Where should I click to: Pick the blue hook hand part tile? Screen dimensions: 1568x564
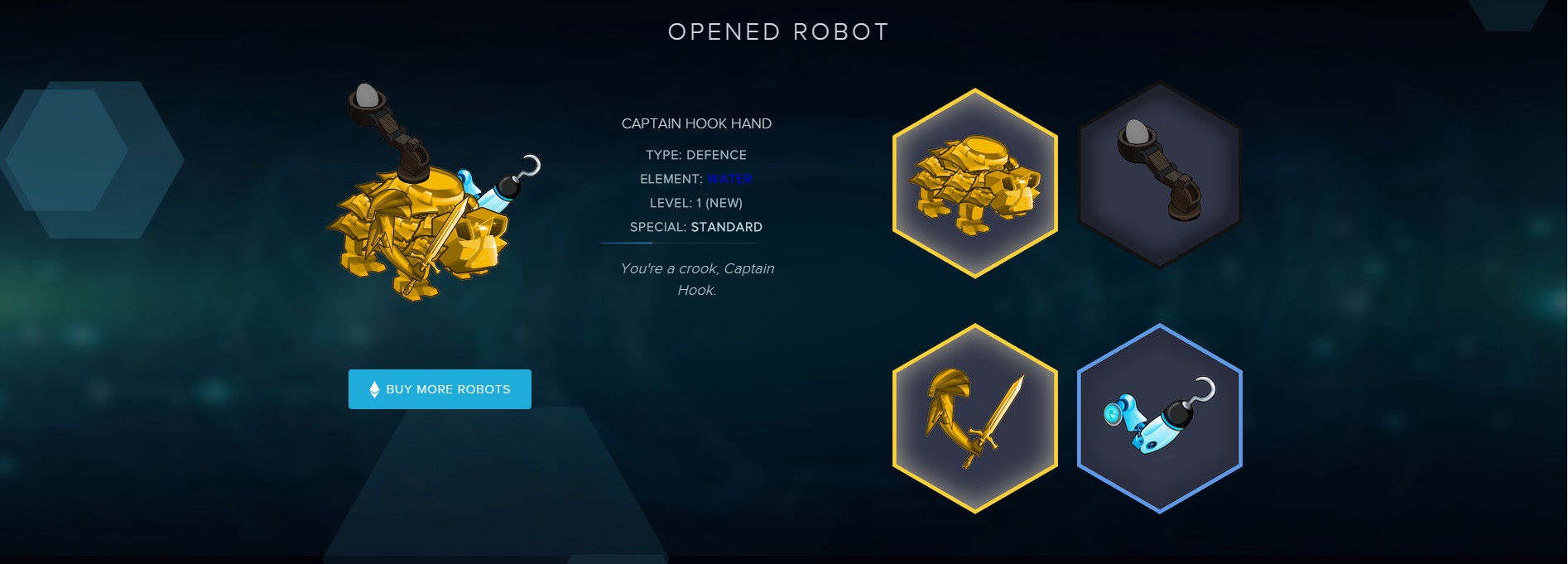pyautogui.click(x=1159, y=418)
